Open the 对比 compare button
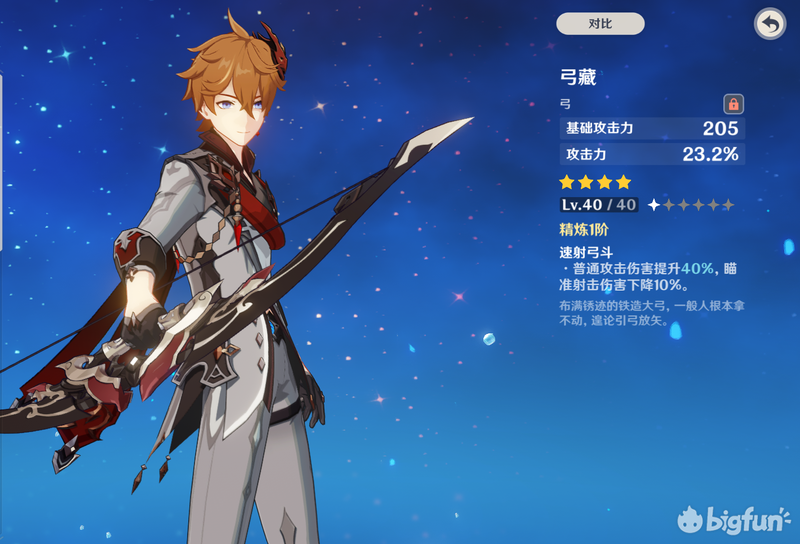Image resolution: width=800 pixels, height=544 pixels. pos(600,24)
